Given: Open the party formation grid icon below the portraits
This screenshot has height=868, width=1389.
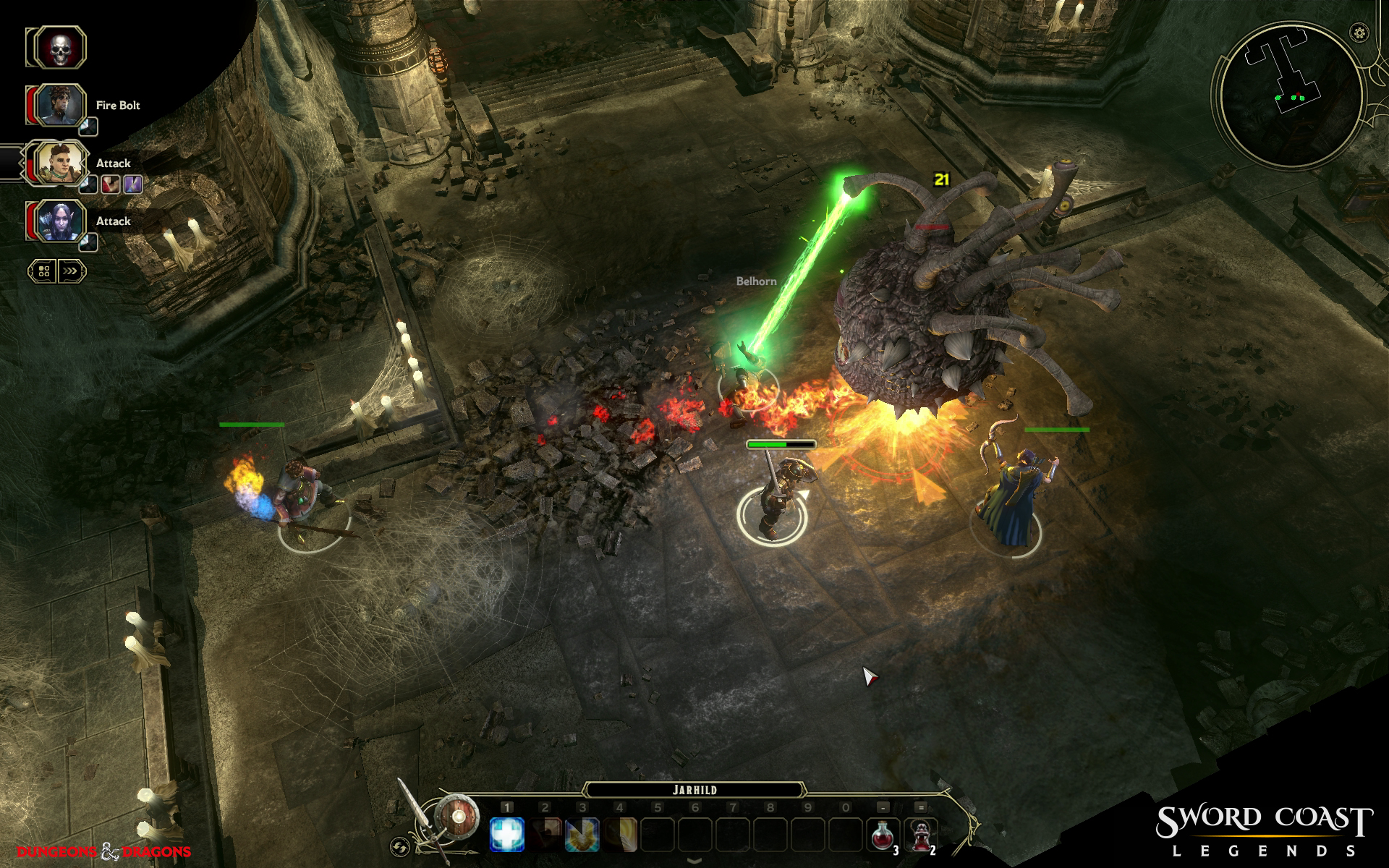Looking at the screenshot, I should pos(45,270).
